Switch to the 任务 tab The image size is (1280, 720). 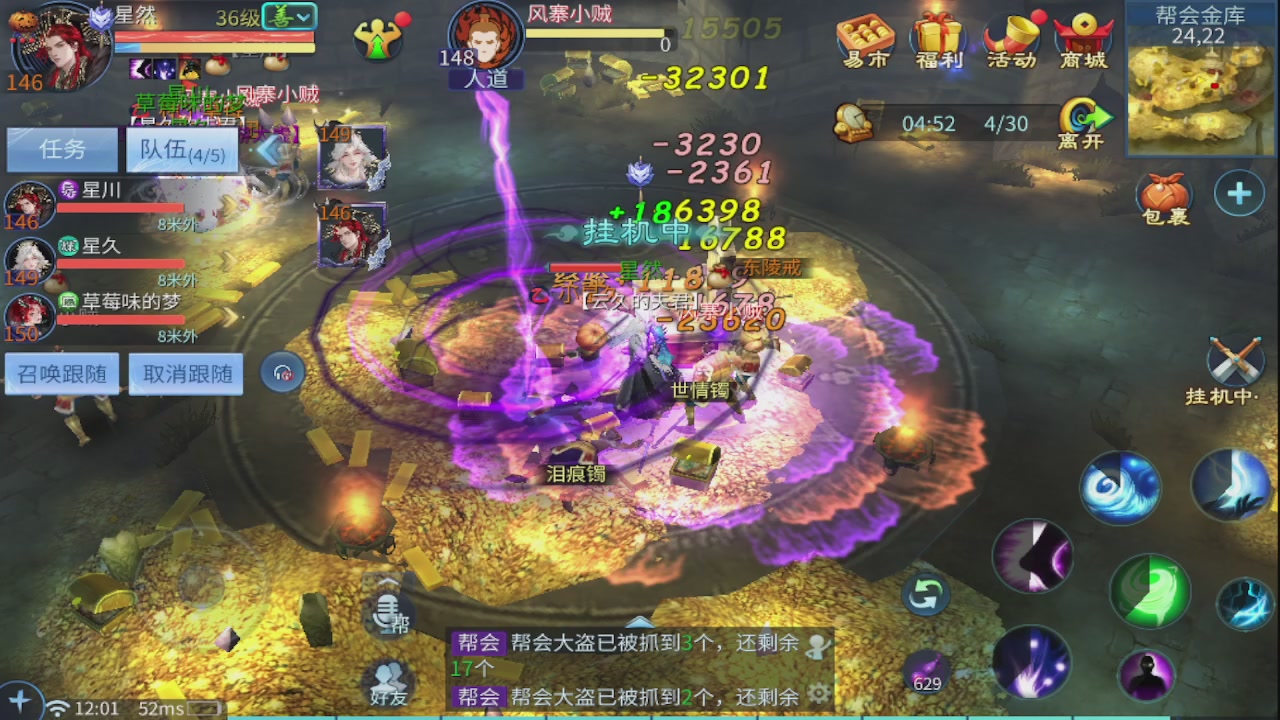pos(62,149)
